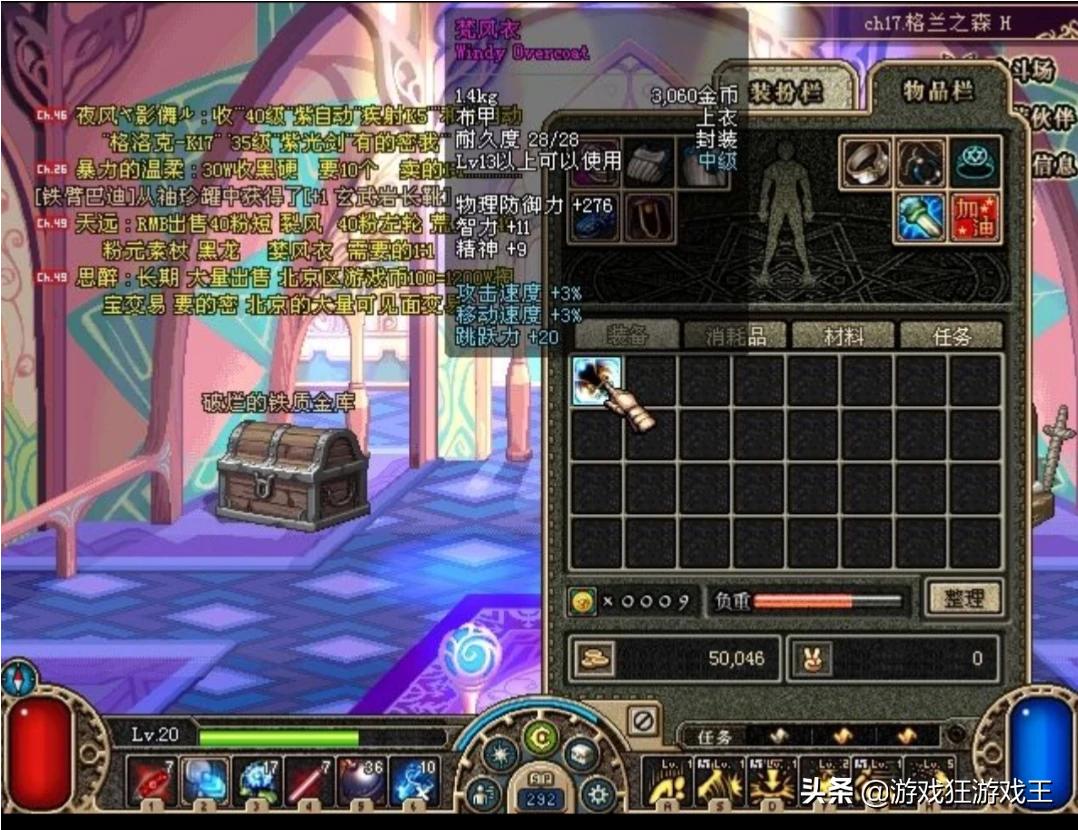Select the 装备 equipment category tab
Screen dimensions: 1078x830
click(627, 335)
